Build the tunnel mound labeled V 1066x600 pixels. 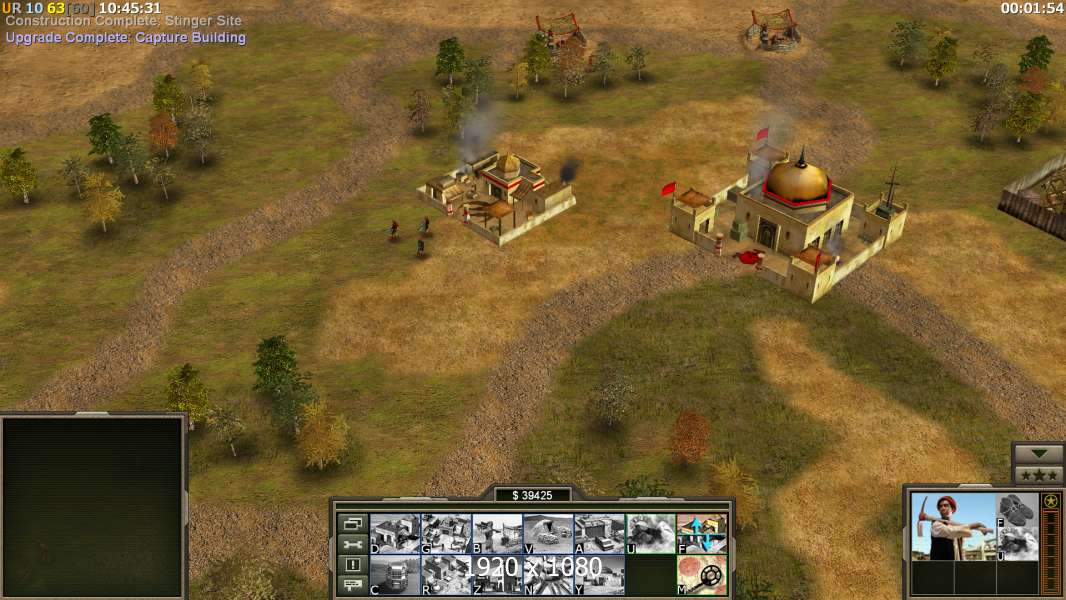click(x=548, y=534)
